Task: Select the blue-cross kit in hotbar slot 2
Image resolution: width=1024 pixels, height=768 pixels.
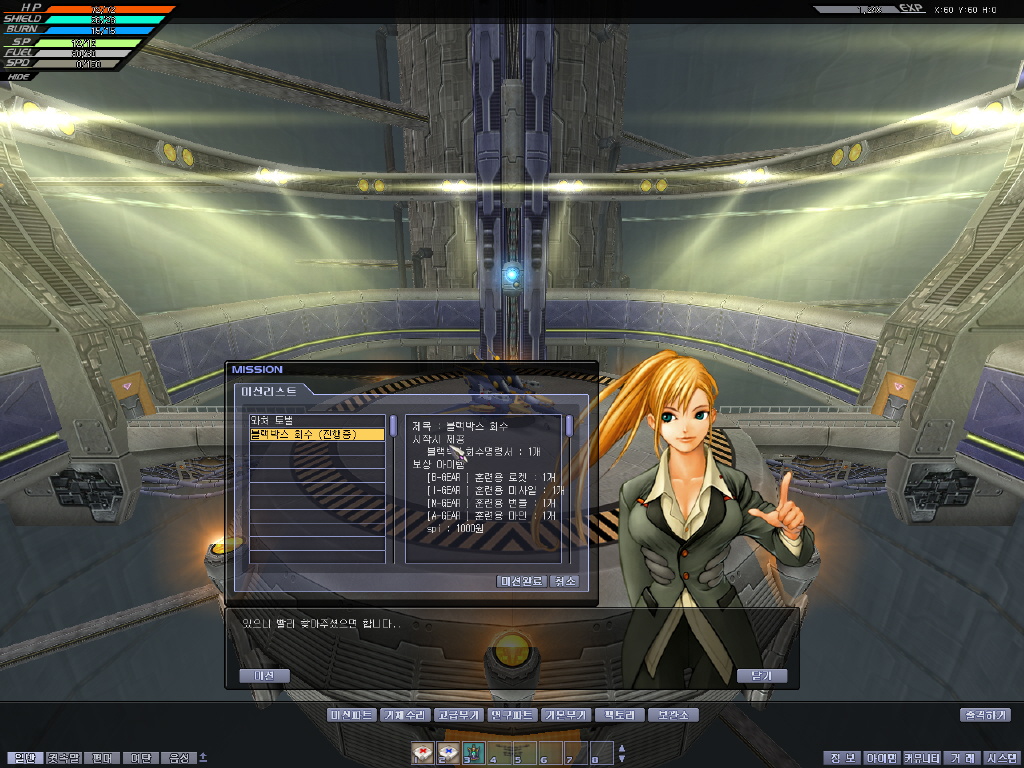Action: tap(447, 752)
